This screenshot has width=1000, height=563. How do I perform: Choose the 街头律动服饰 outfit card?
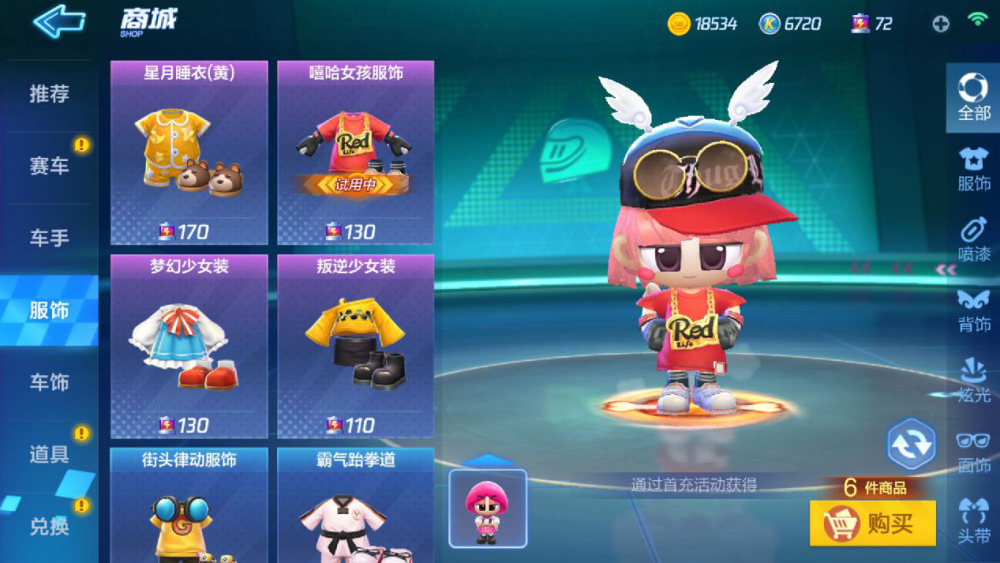click(x=189, y=505)
